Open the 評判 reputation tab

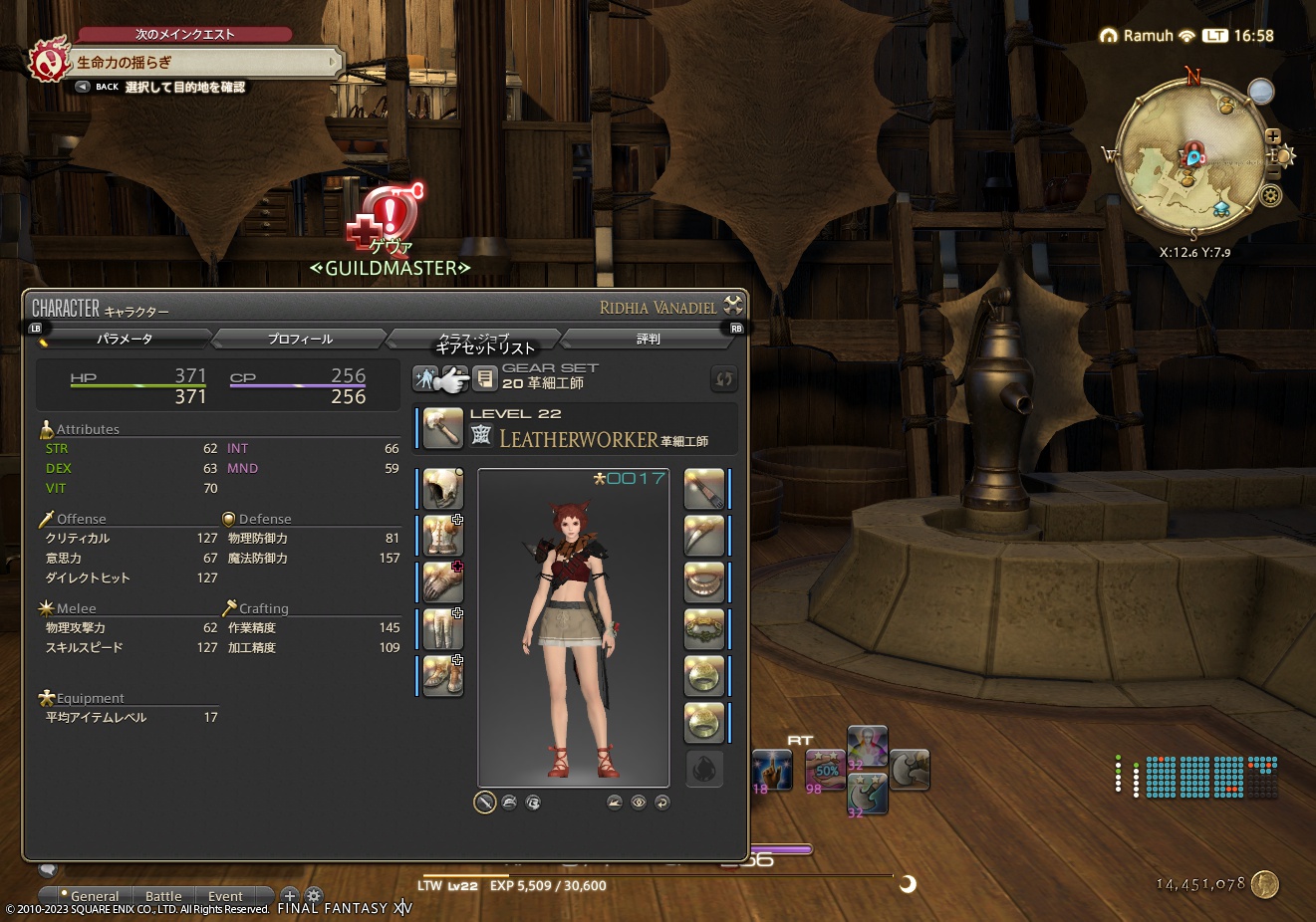pos(649,339)
